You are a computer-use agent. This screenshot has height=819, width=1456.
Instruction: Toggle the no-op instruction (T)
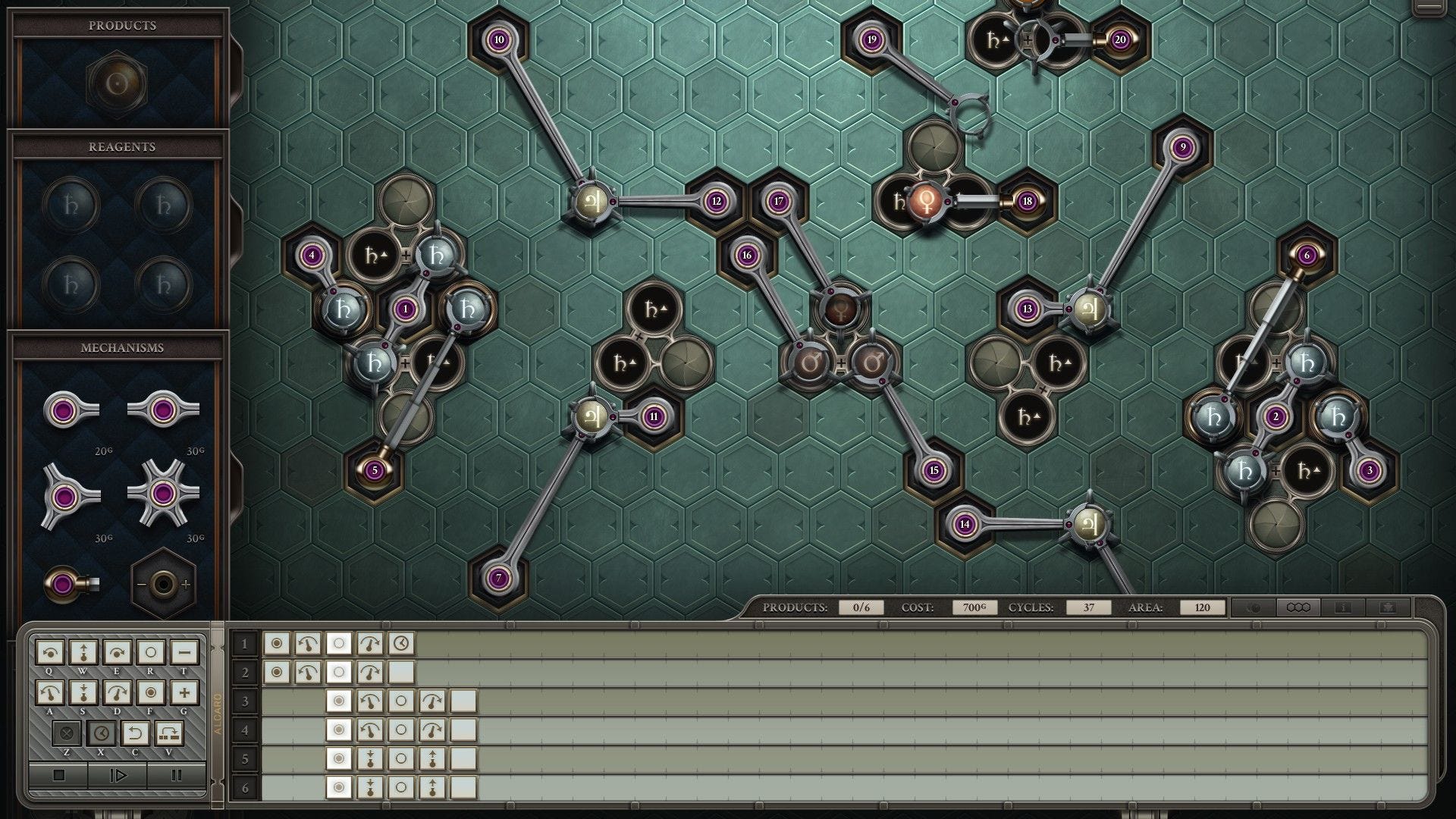coord(185,652)
